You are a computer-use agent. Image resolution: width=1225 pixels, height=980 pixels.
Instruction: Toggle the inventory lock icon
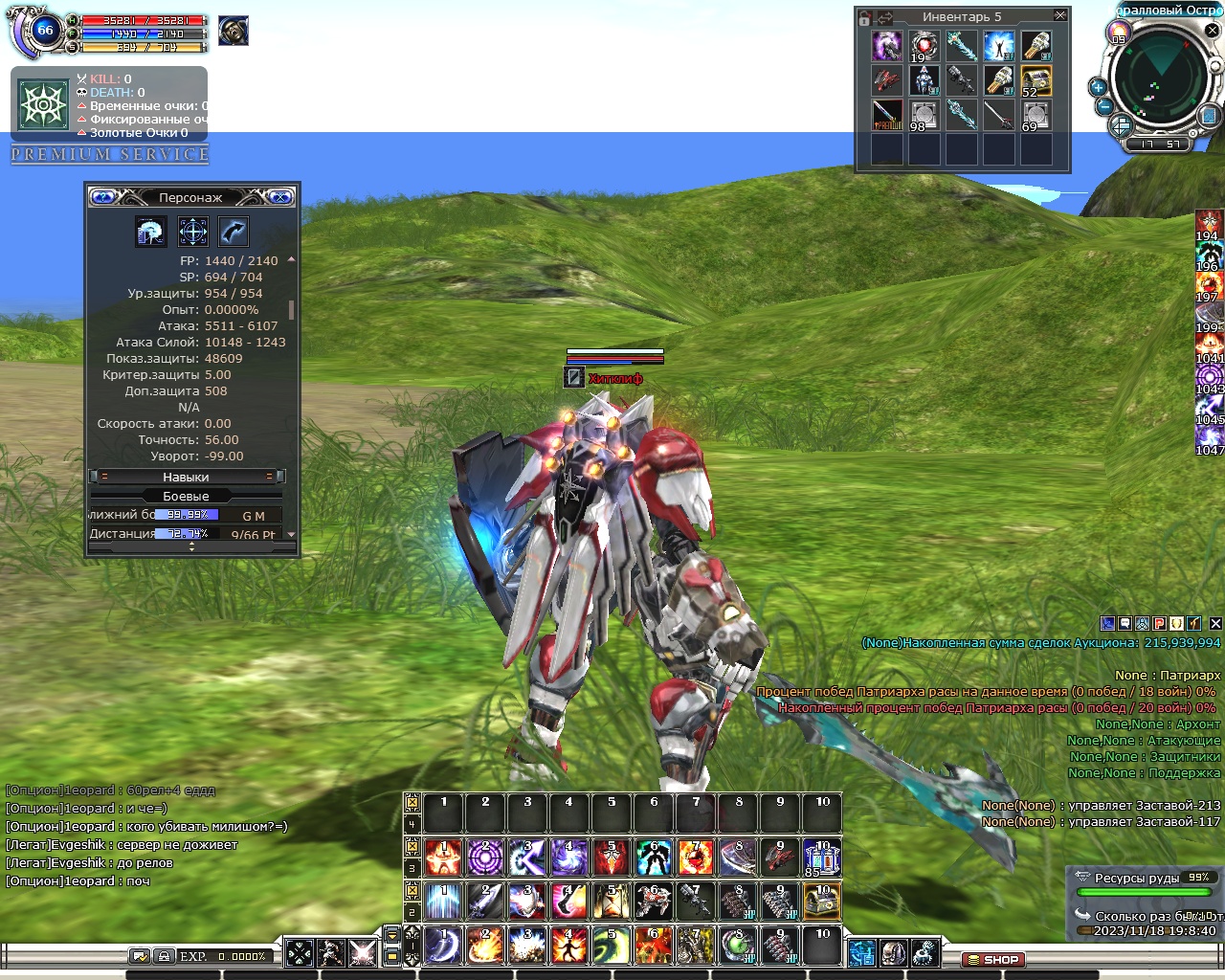865,17
